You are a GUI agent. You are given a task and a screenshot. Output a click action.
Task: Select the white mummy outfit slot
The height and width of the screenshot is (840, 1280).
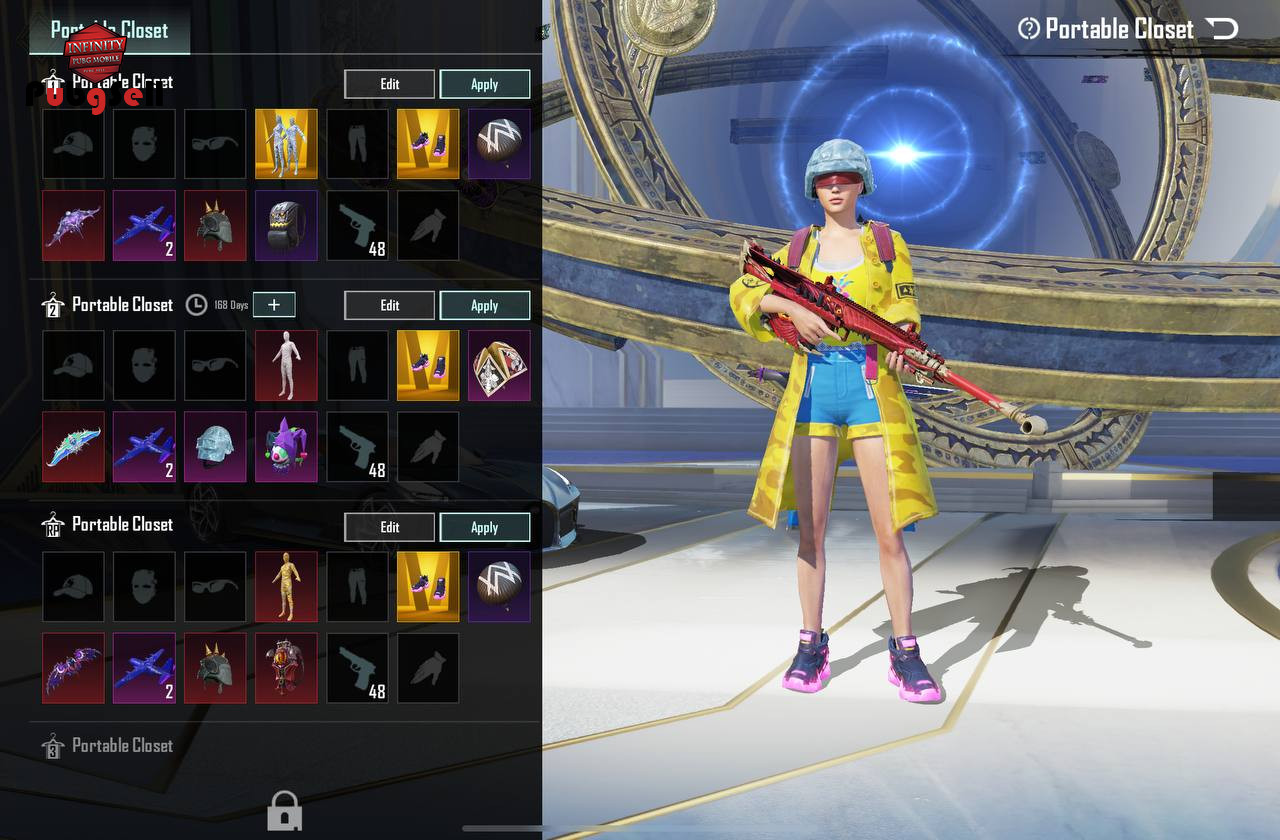pos(286,365)
